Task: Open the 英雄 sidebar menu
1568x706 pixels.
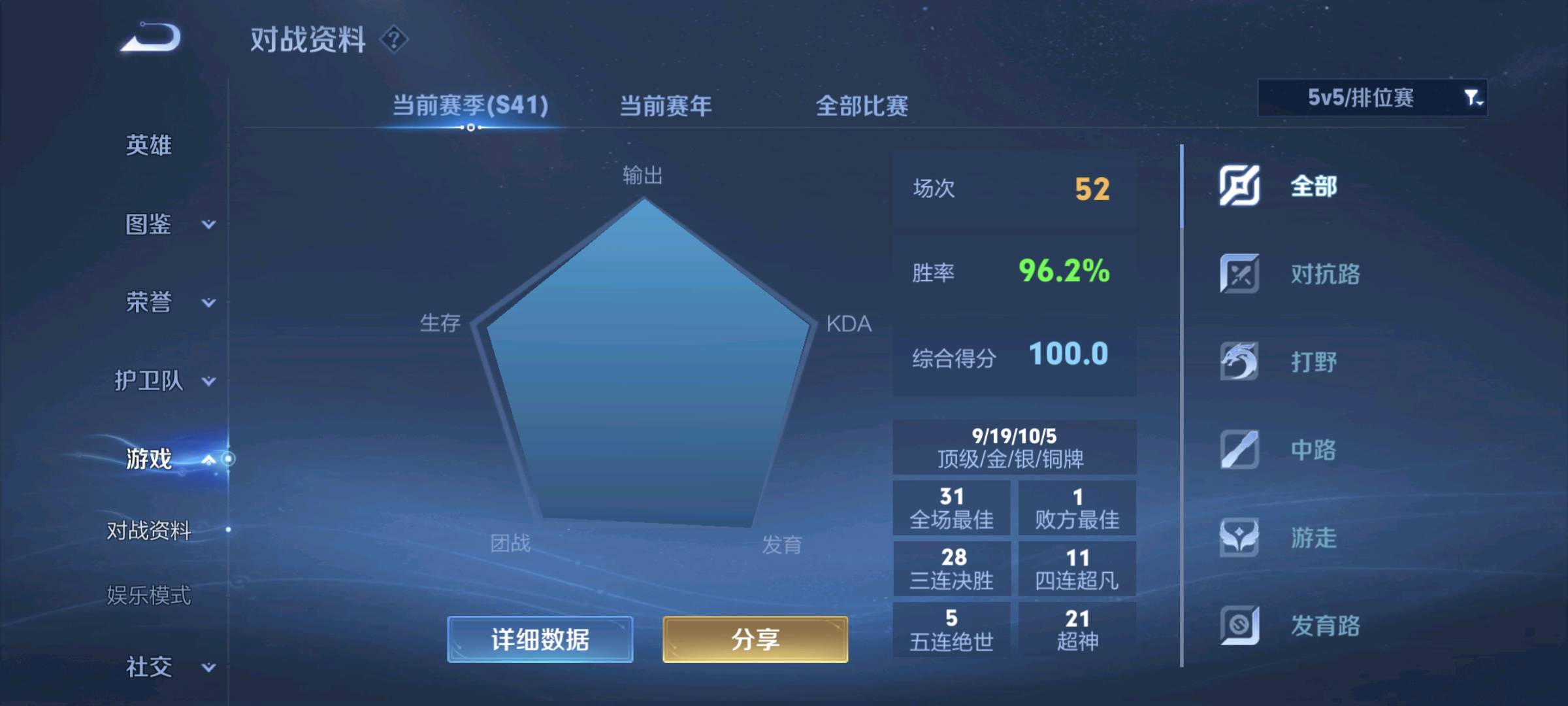Action: pyautogui.click(x=149, y=146)
